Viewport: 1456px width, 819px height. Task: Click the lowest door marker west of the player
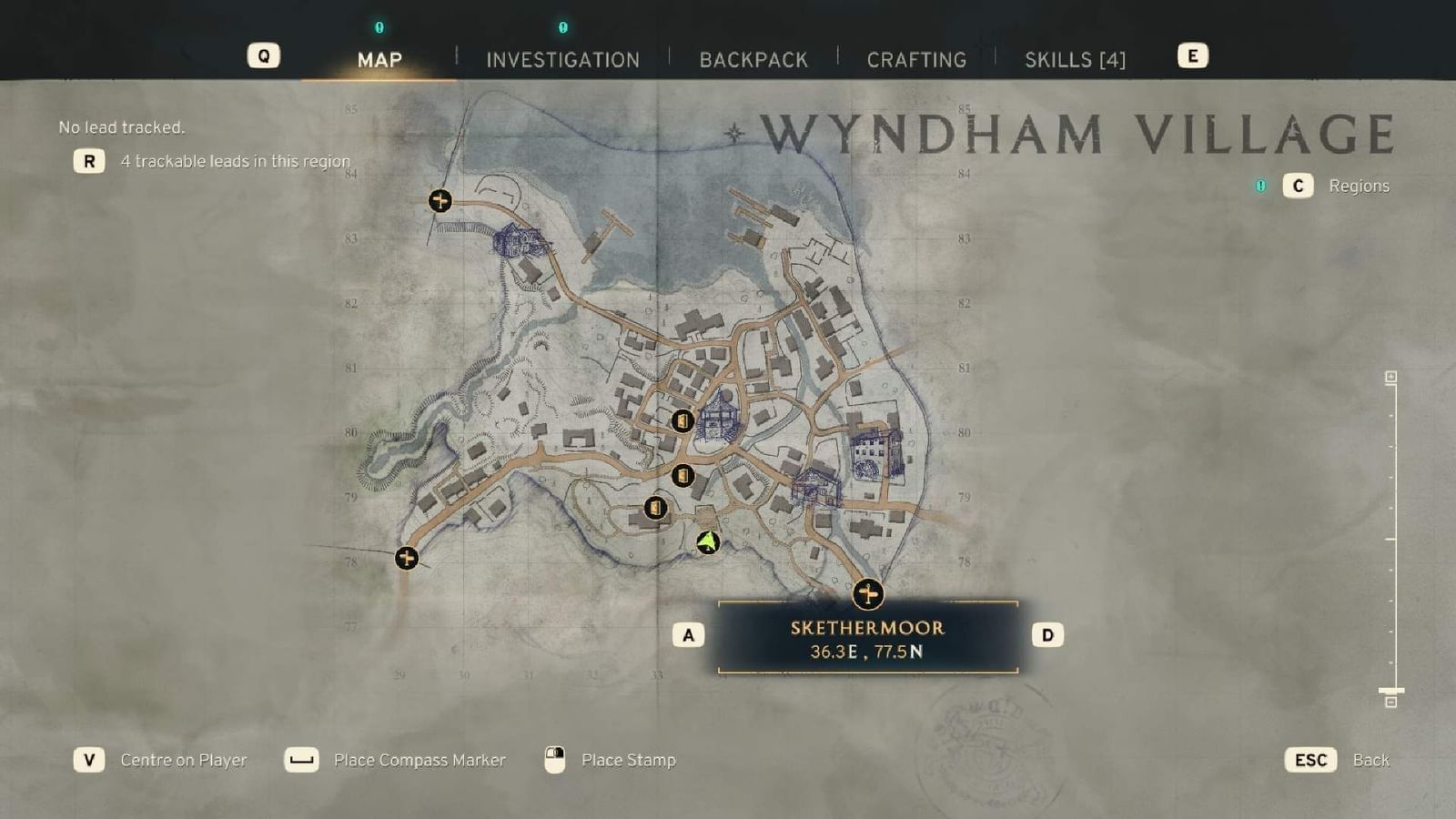pyautogui.click(x=657, y=509)
